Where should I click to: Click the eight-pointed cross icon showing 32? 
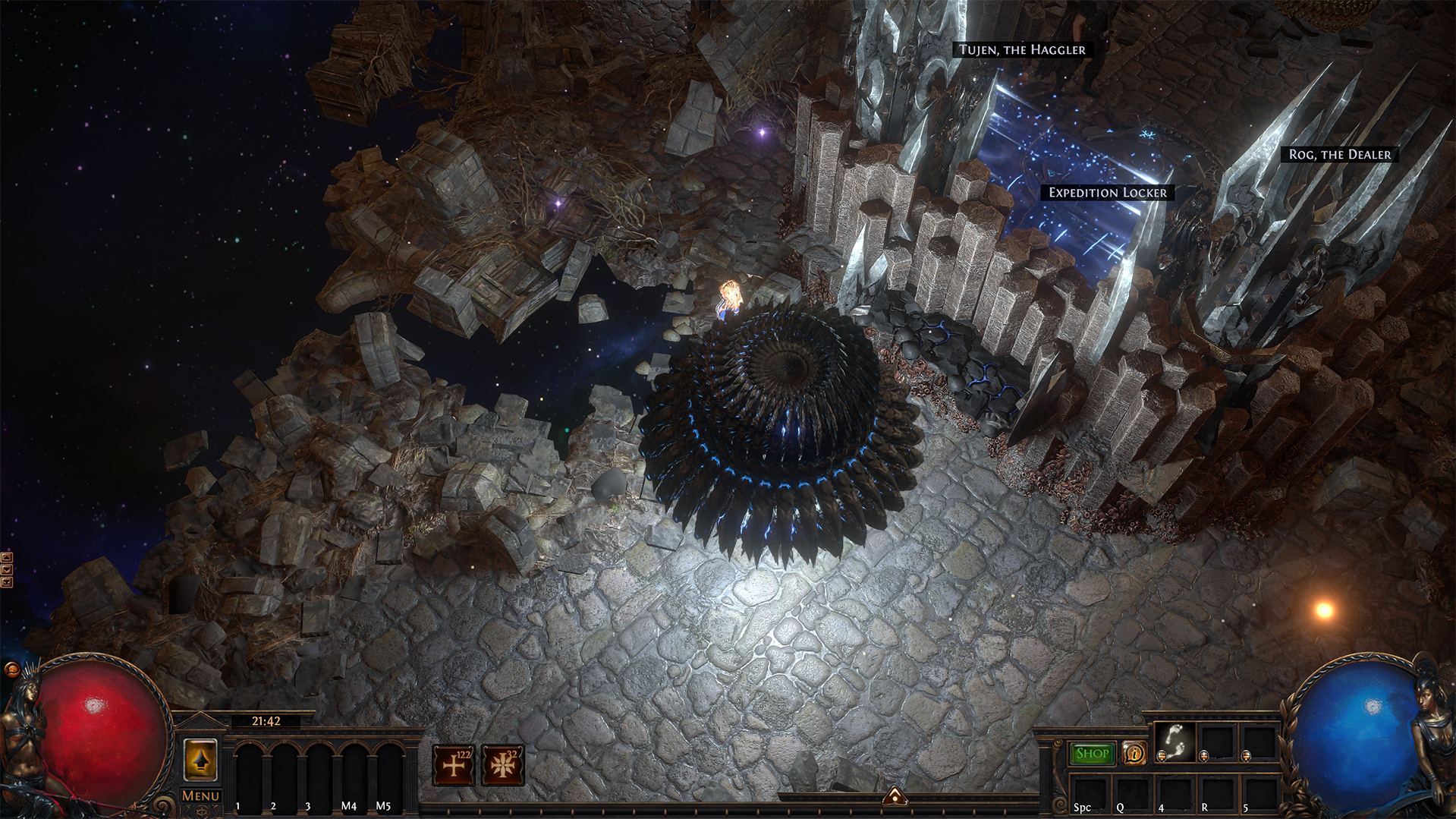tap(502, 764)
